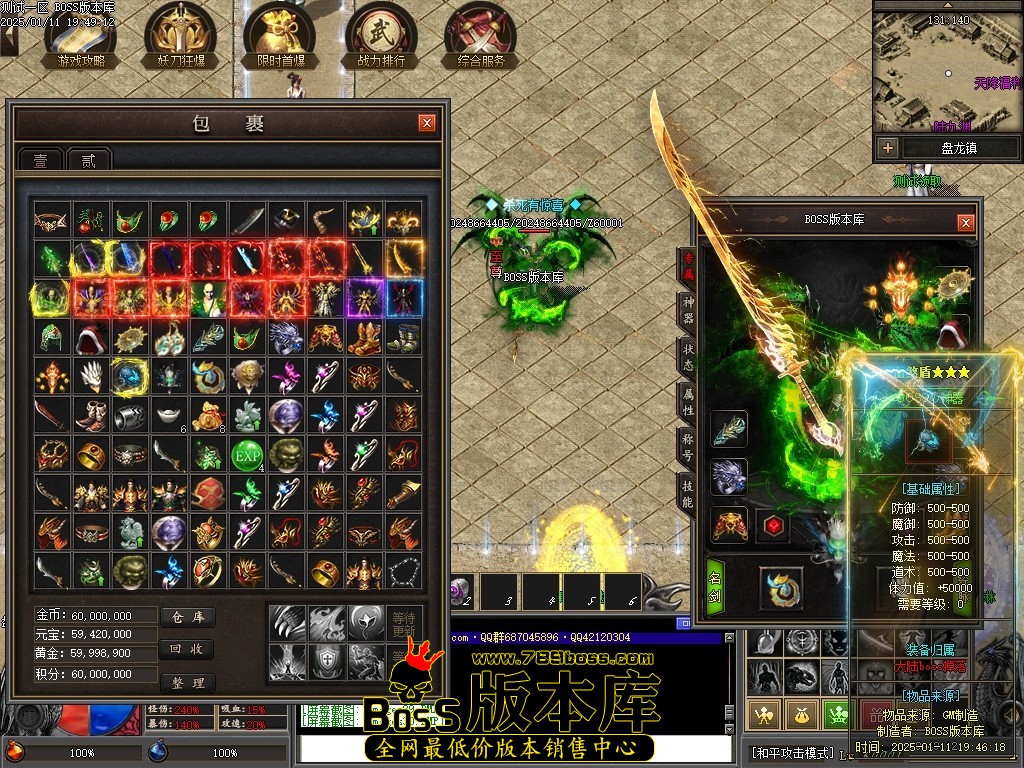The height and width of the screenshot is (768, 1024).
Task: Open the 限时首爆 money bag icon
Action: [x=279, y=37]
